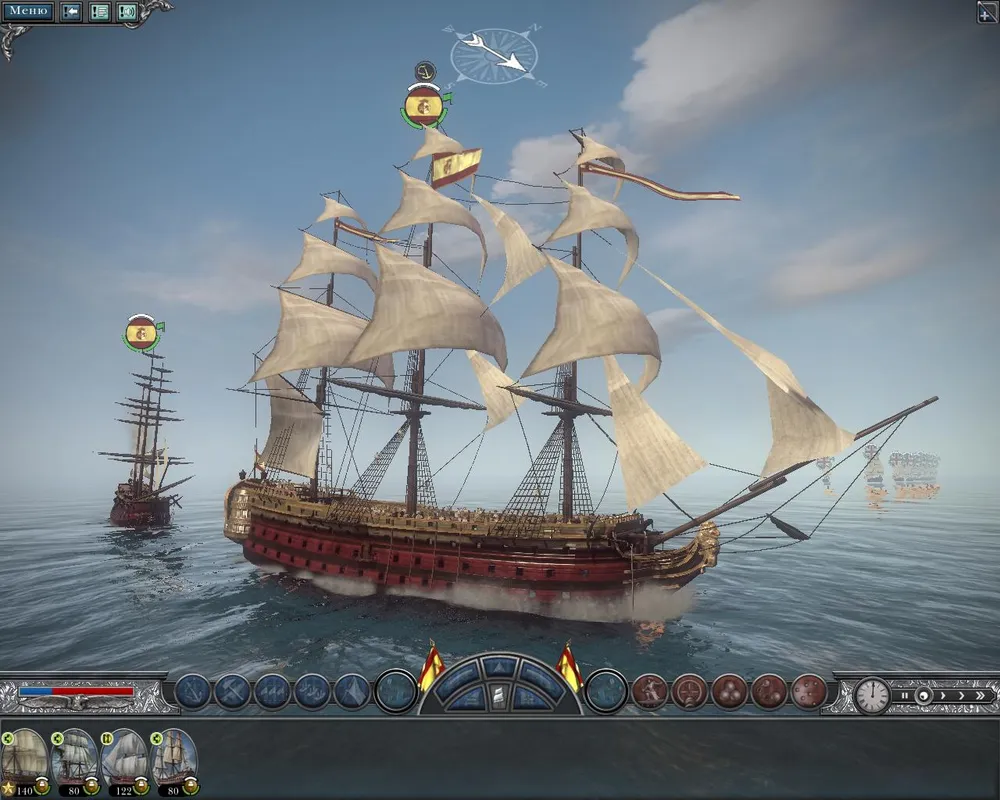The image size is (1000, 800).
Task: Click the plus button in the corner
Action: 987,12
